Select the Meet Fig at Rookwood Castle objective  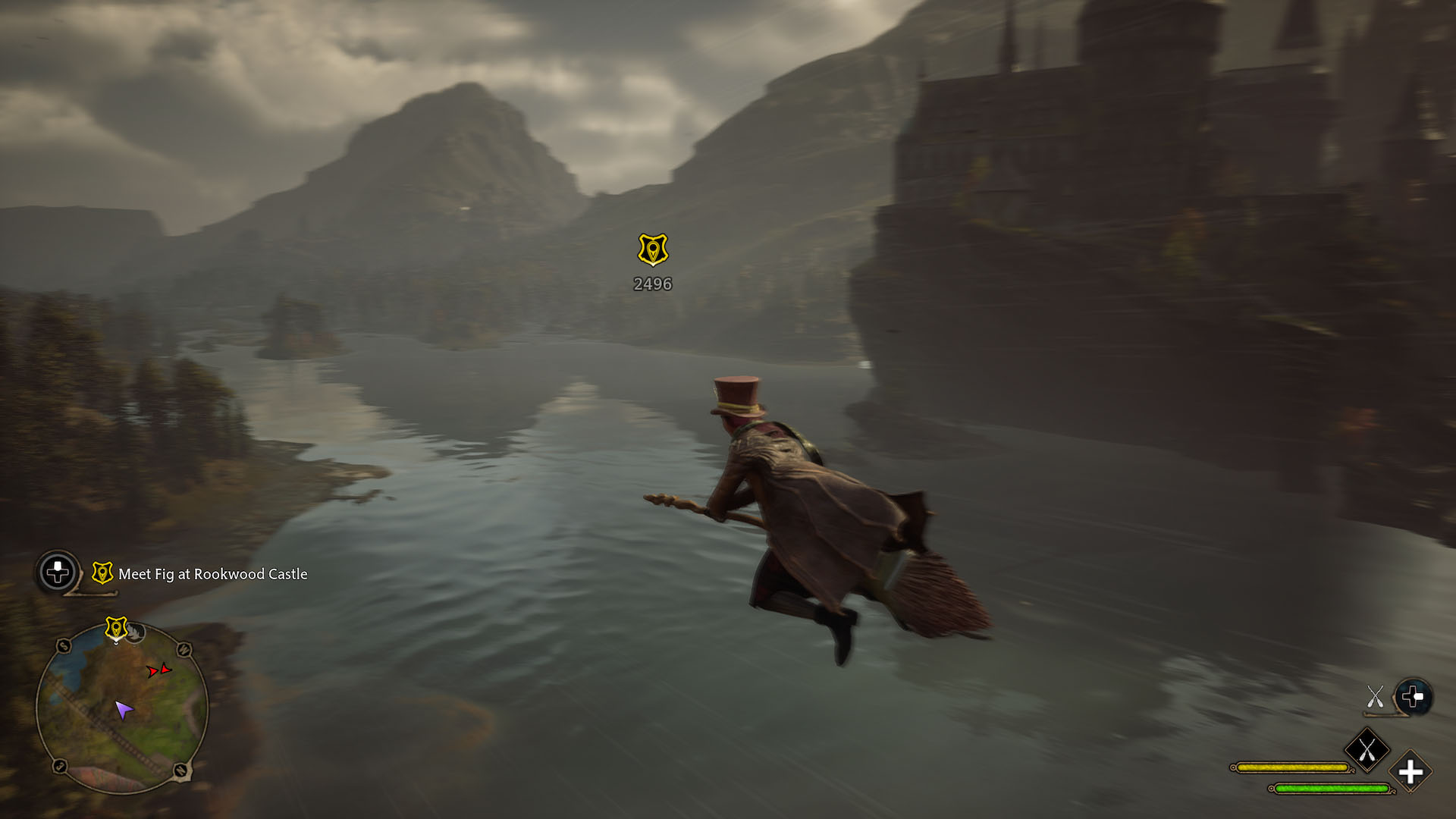[212, 574]
